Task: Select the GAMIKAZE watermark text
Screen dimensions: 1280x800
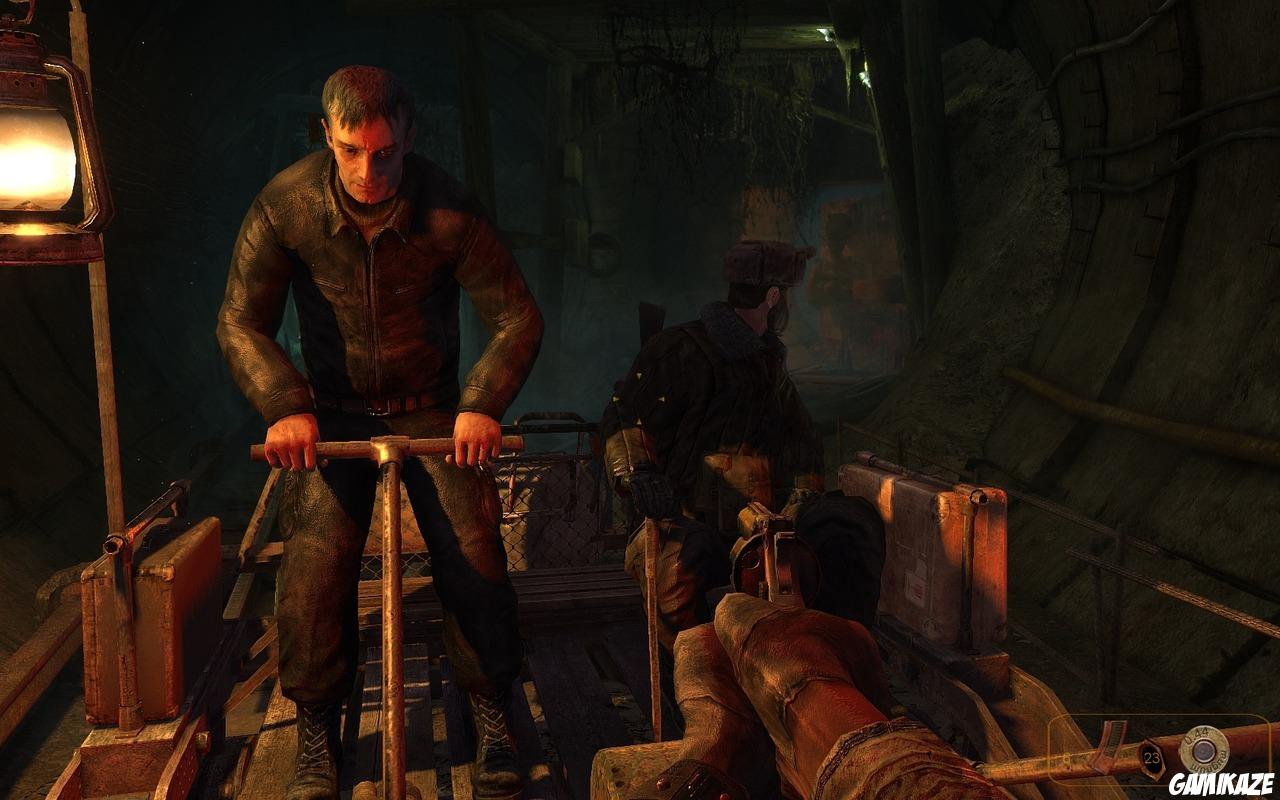Action: pyautogui.click(x=1222, y=782)
